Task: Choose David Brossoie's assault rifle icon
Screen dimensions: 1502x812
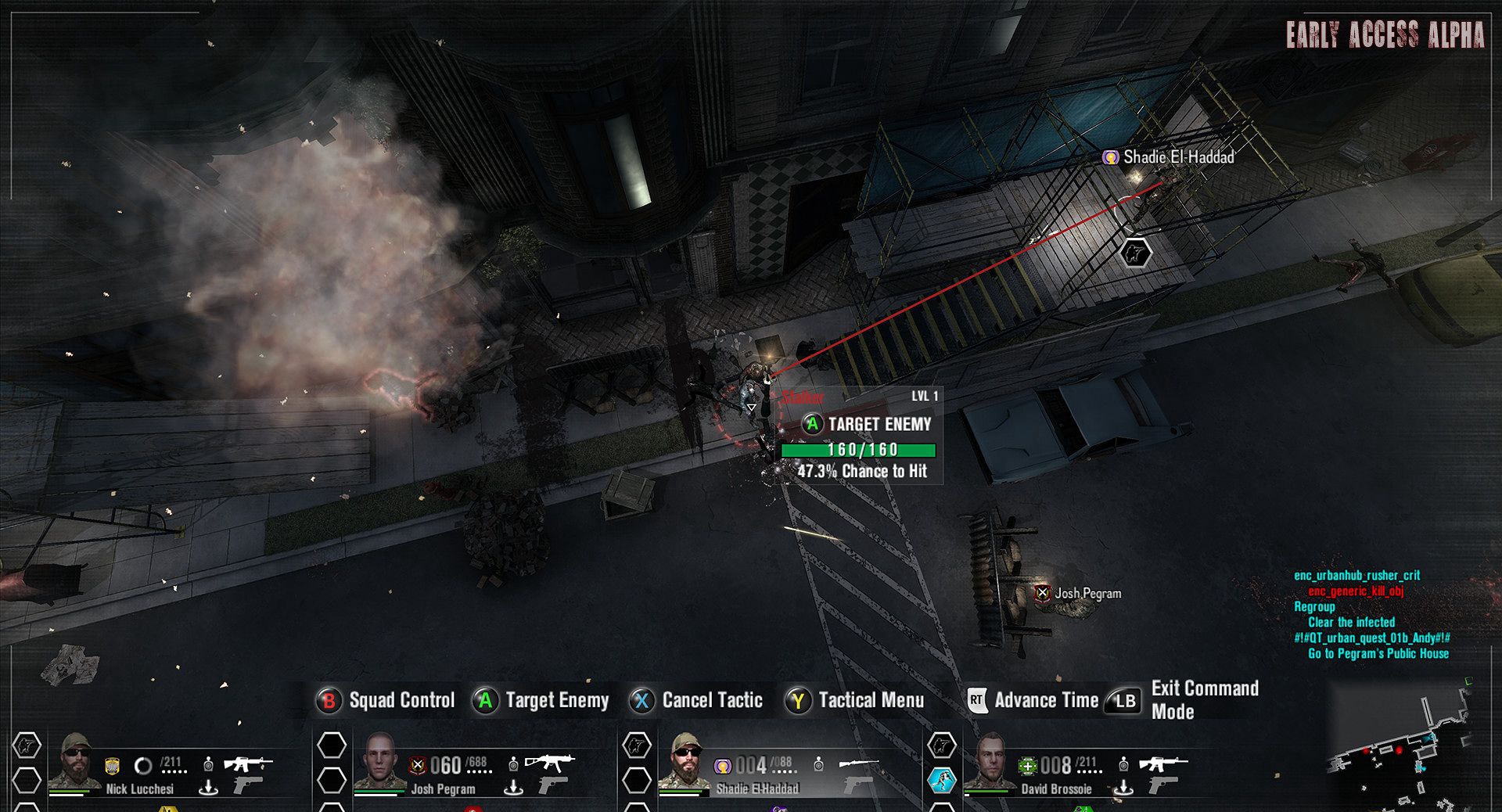Action: pos(1162,762)
